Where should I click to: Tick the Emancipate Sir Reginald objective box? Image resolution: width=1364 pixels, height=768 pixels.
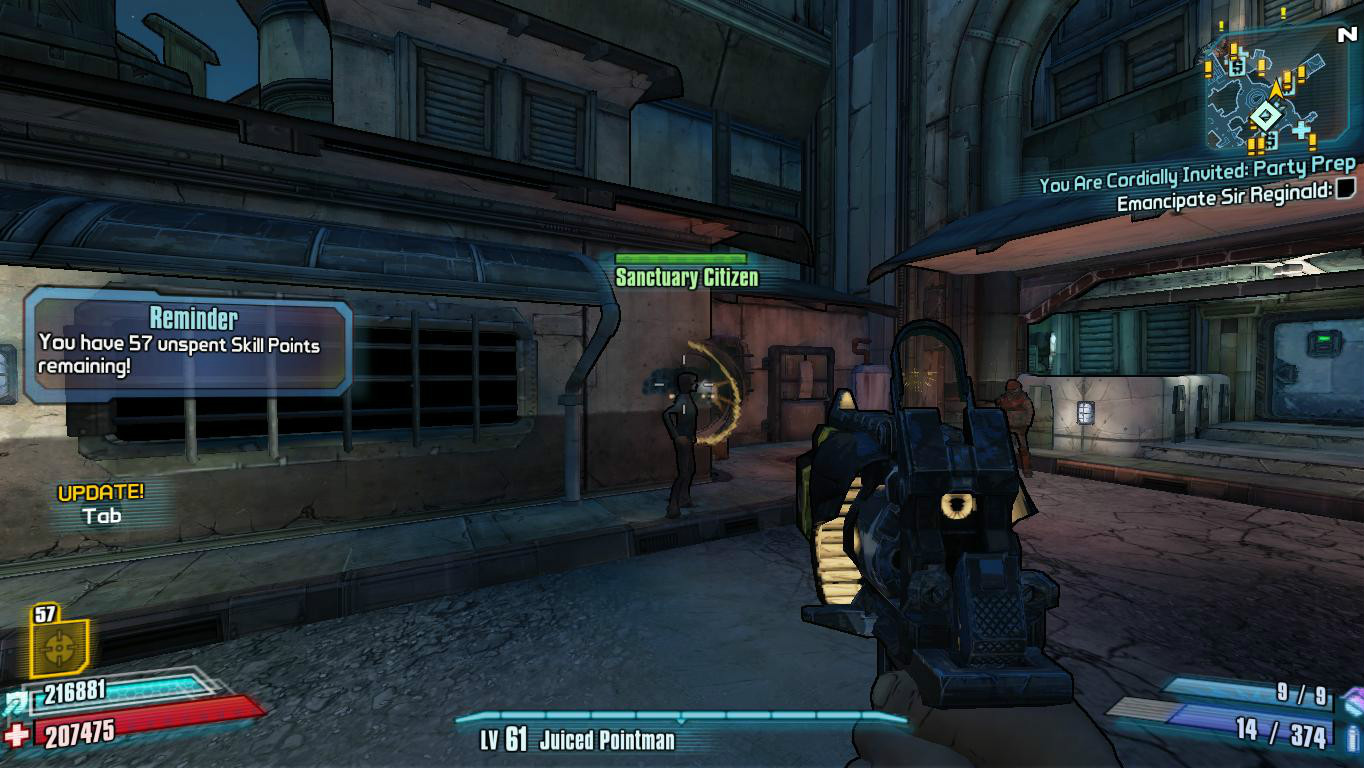click(1345, 188)
